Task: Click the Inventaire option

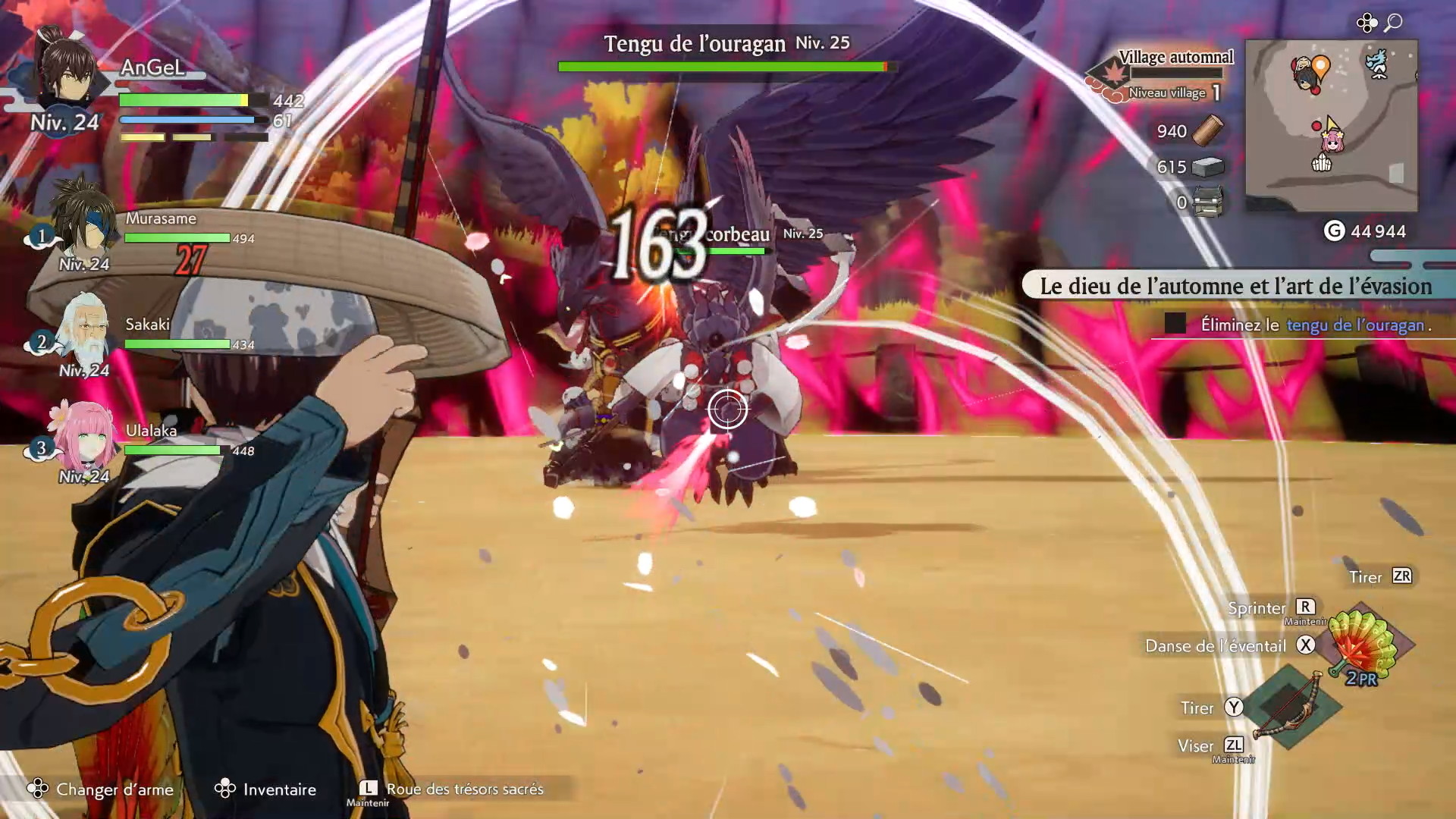Action: (279, 789)
